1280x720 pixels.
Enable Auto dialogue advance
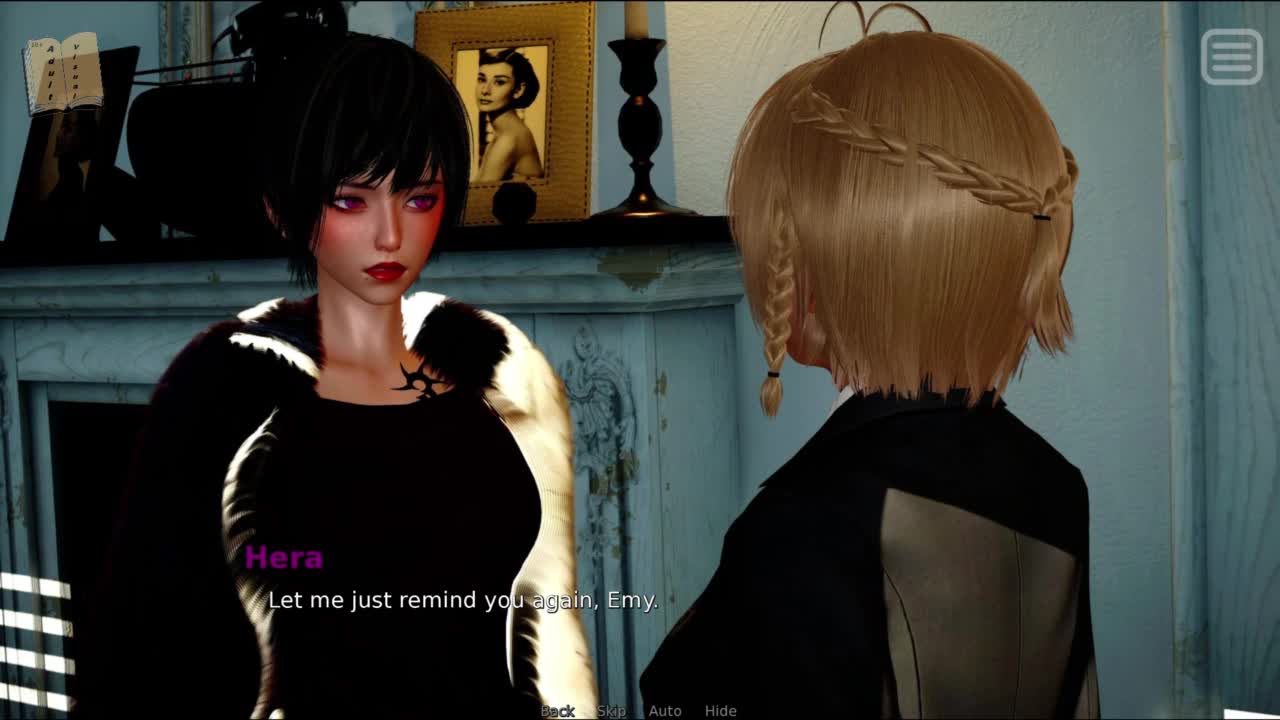coord(665,711)
